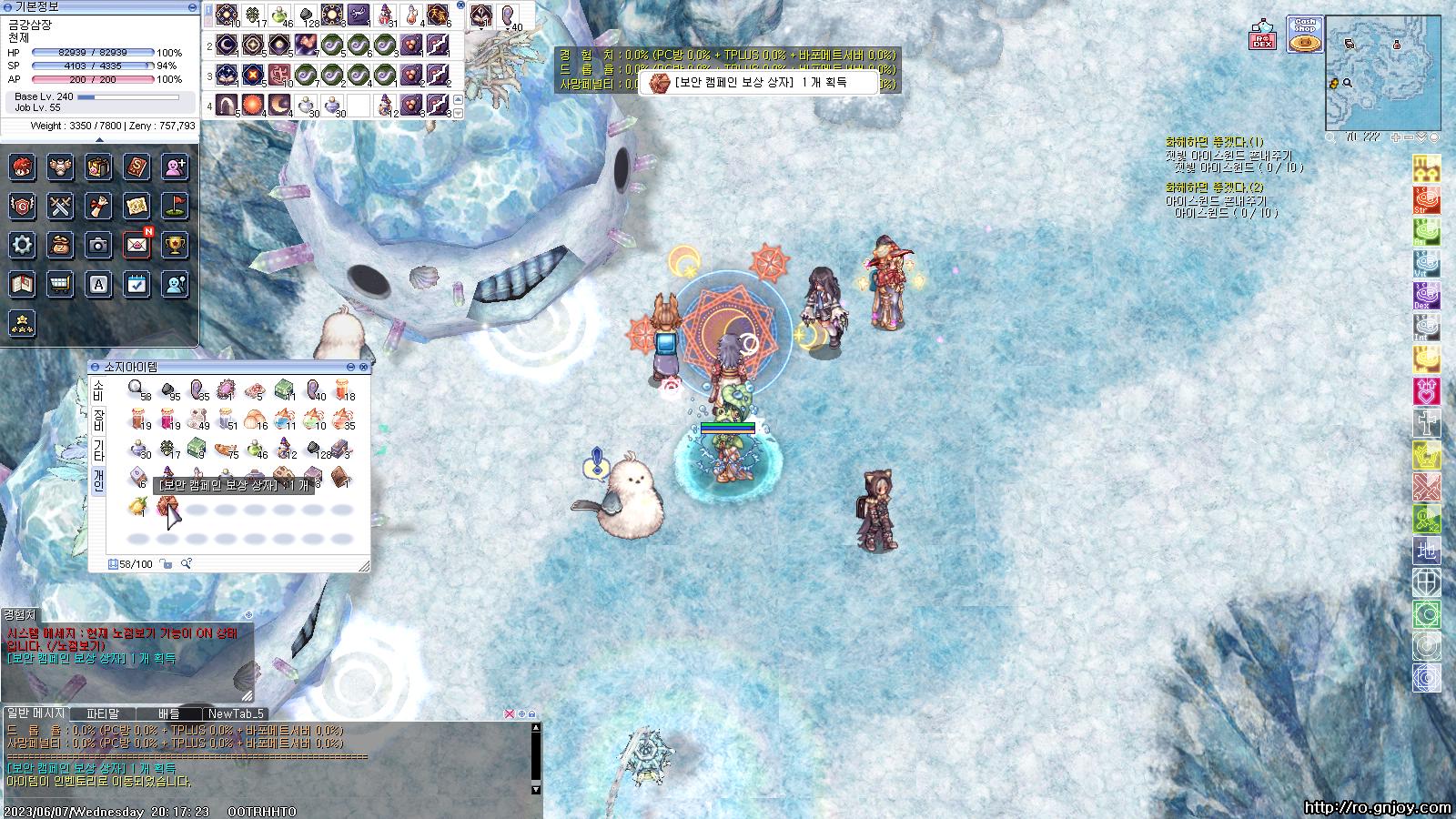Open the gold trophy achievements icon
This screenshot has height=819, width=1456.
pyautogui.click(x=175, y=245)
